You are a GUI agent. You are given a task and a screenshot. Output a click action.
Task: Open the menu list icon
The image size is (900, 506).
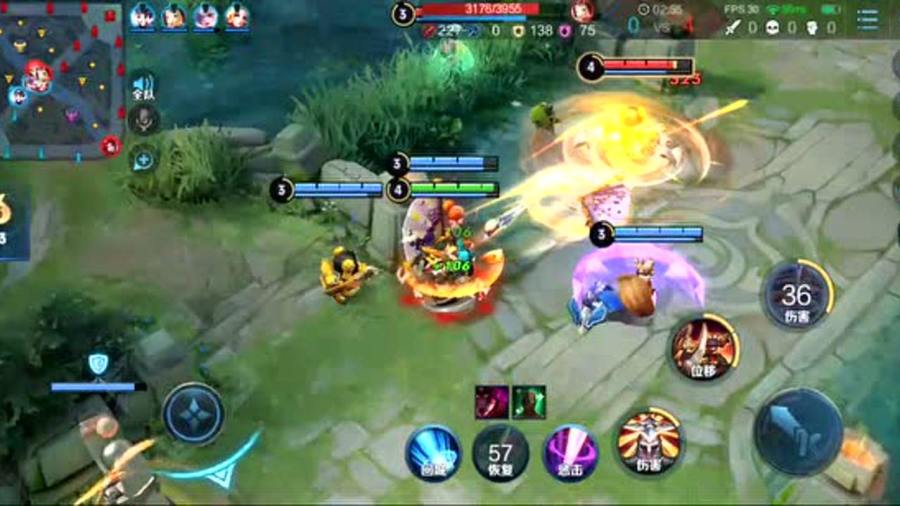click(x=867, y=19)
